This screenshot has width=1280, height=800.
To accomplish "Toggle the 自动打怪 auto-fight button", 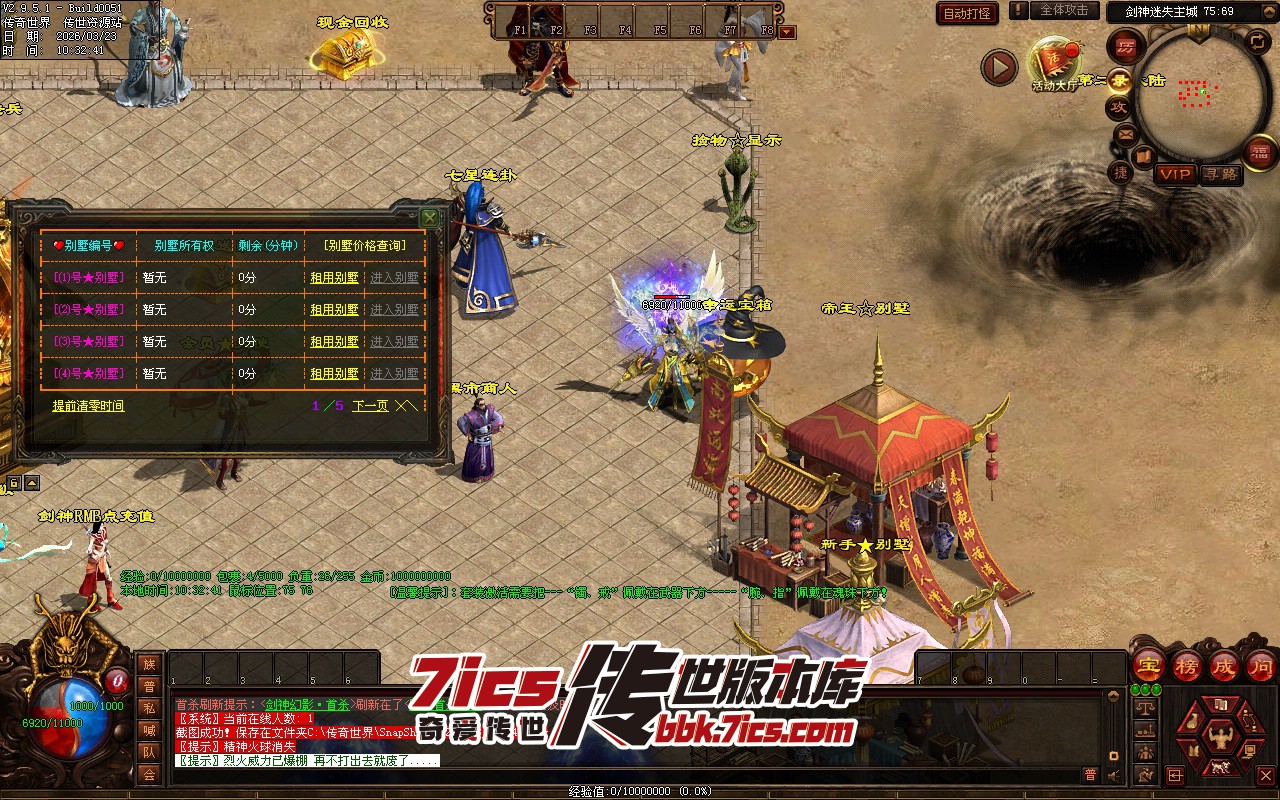I will (x=967, y=13).
